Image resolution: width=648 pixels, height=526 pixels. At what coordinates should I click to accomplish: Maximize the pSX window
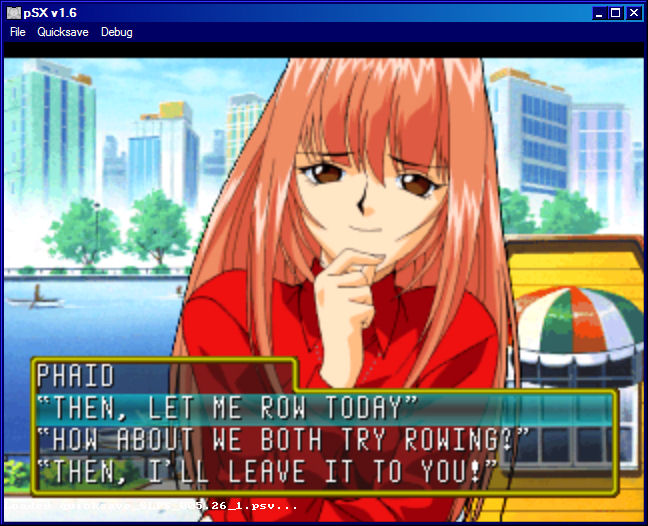[616, 13]
